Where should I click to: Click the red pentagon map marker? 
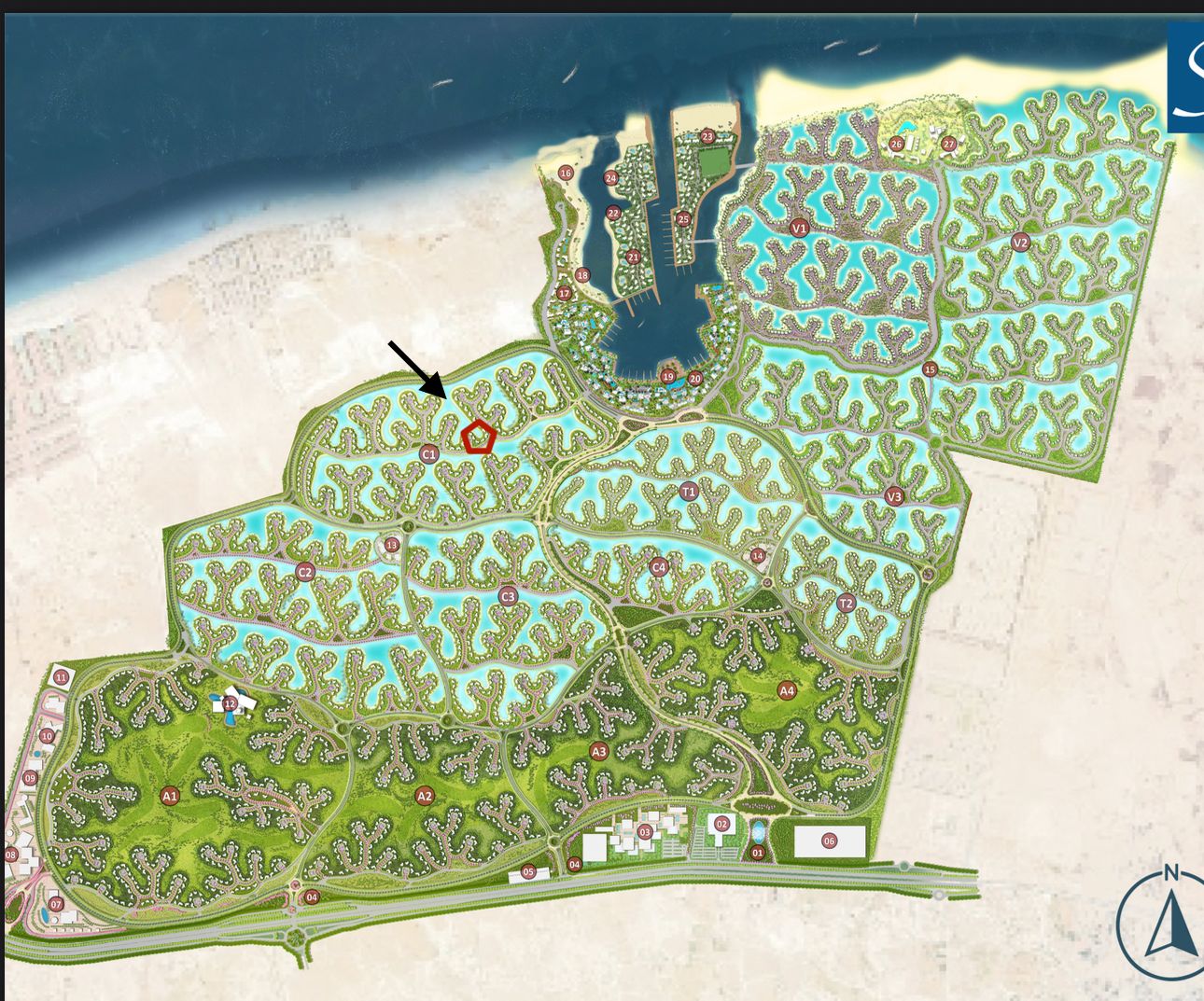pyautogui.click(x=479, y=437)
